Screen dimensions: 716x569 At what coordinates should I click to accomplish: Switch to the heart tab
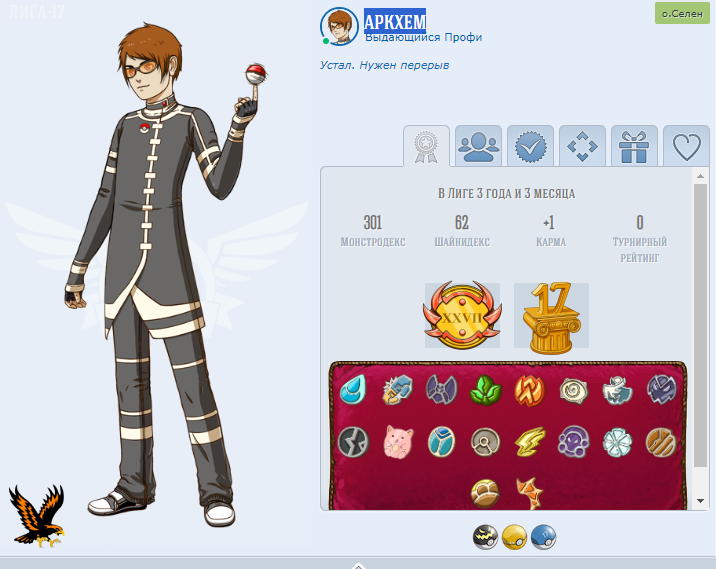tap(686, 147)
